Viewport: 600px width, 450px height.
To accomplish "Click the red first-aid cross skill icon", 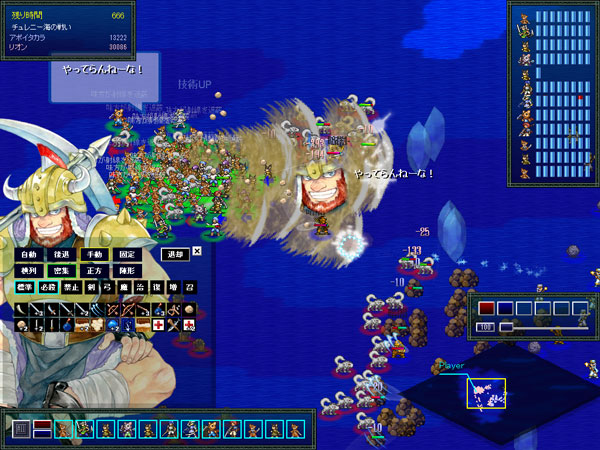I will coord(158,326).
